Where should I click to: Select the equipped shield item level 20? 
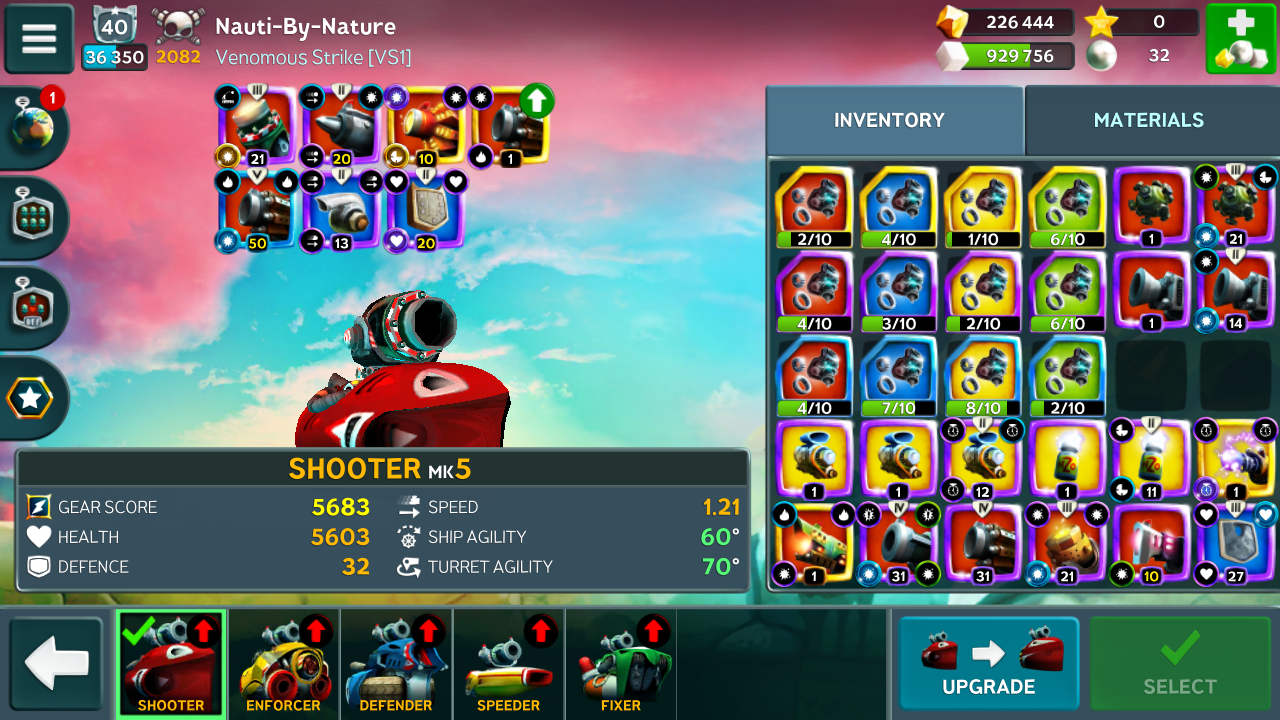pos(427,209)
